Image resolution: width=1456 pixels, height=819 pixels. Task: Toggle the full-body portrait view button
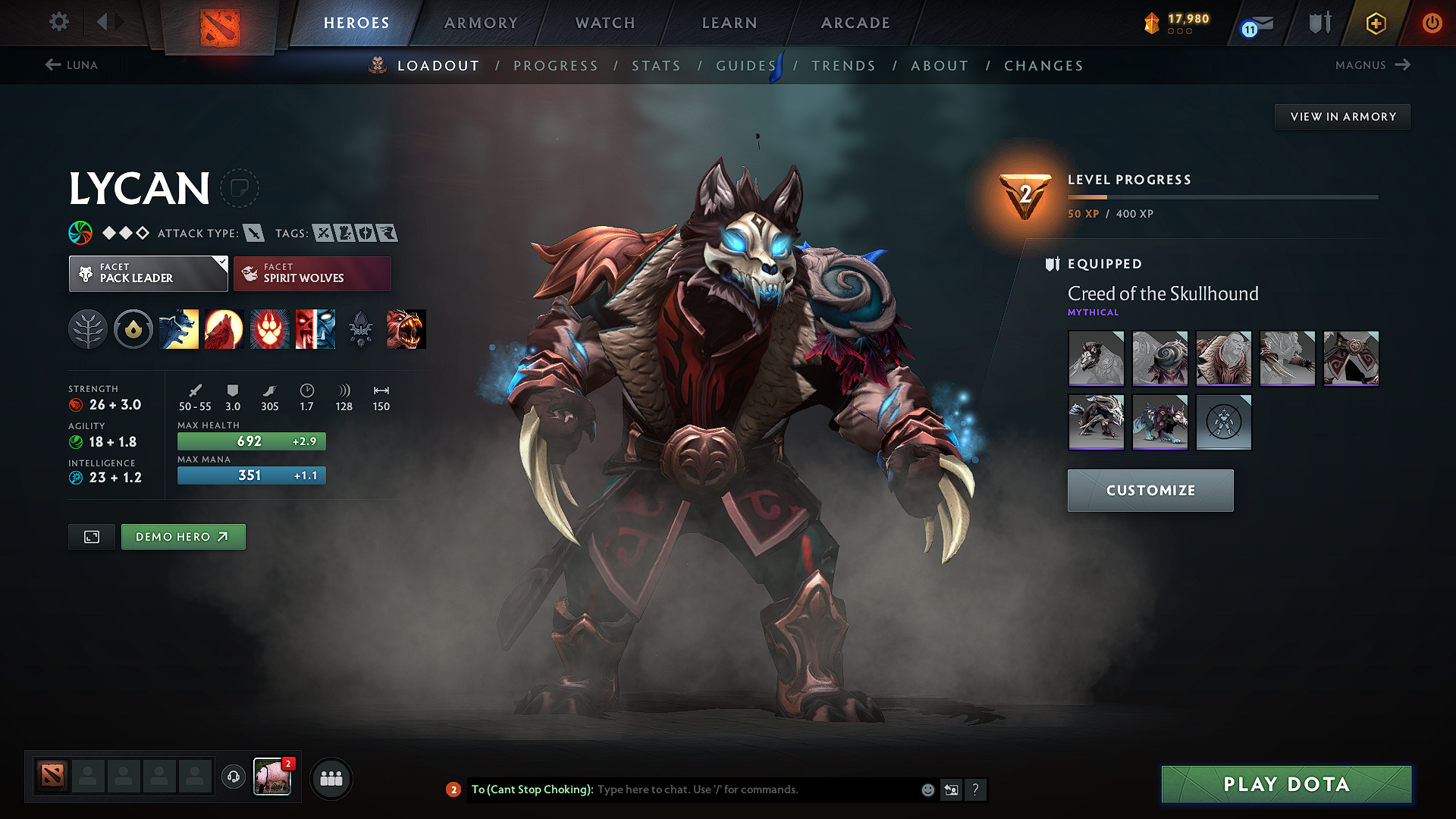tap(91, 536)
